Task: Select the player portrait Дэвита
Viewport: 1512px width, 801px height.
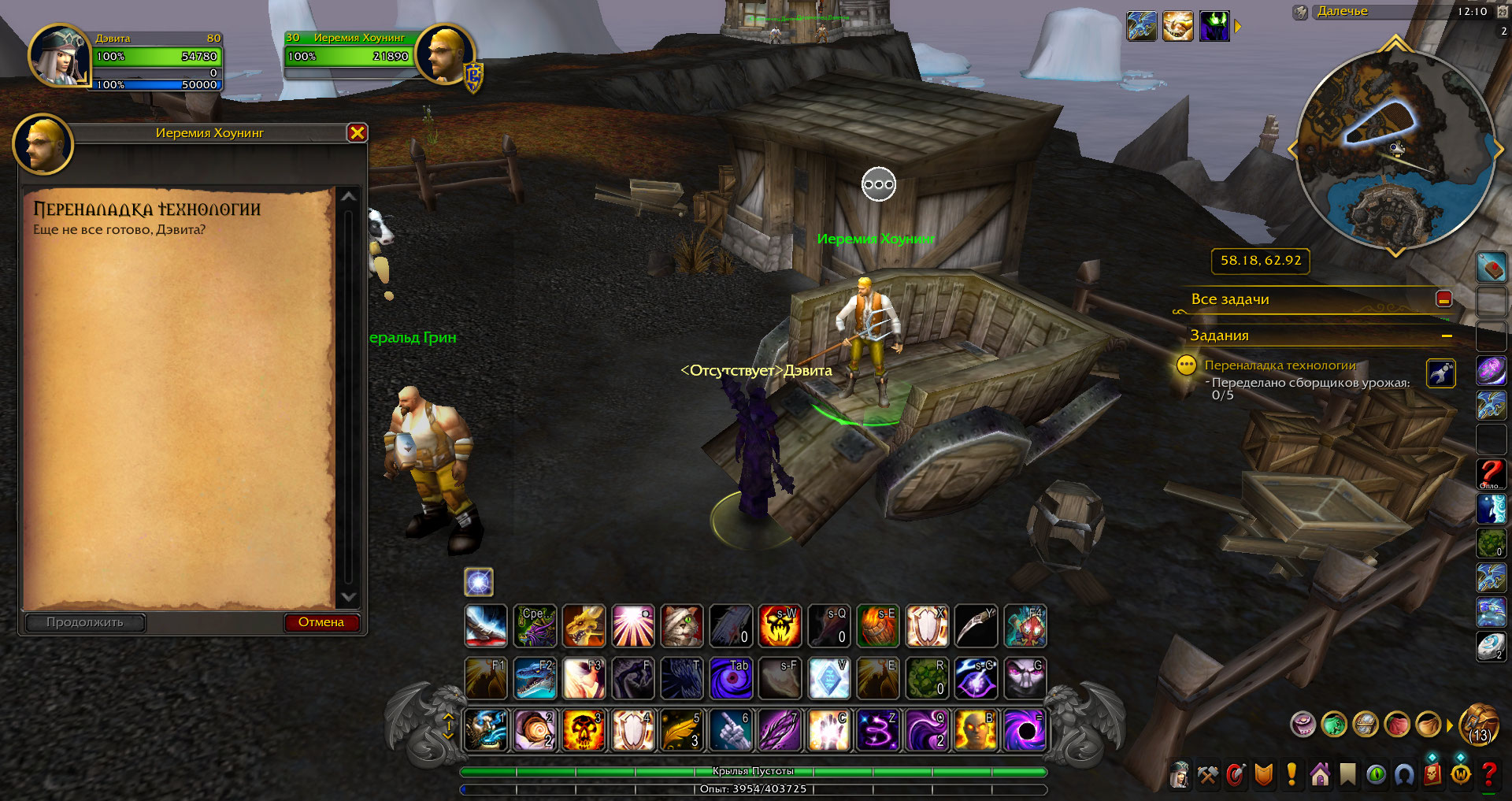Action: (x=59, y=56)
